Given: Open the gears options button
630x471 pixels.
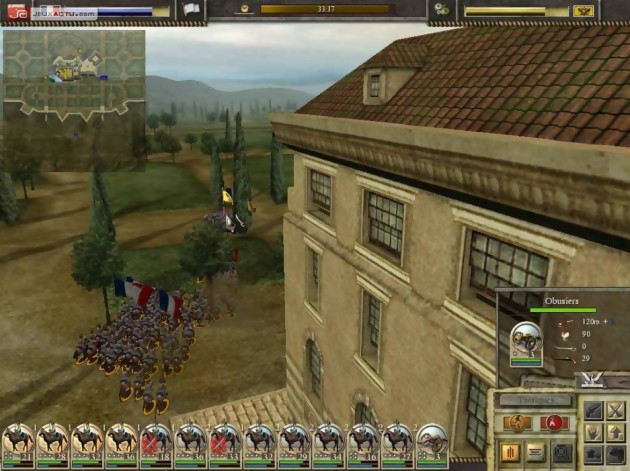Looking at the screenshot, I should (x=441, y=10).
